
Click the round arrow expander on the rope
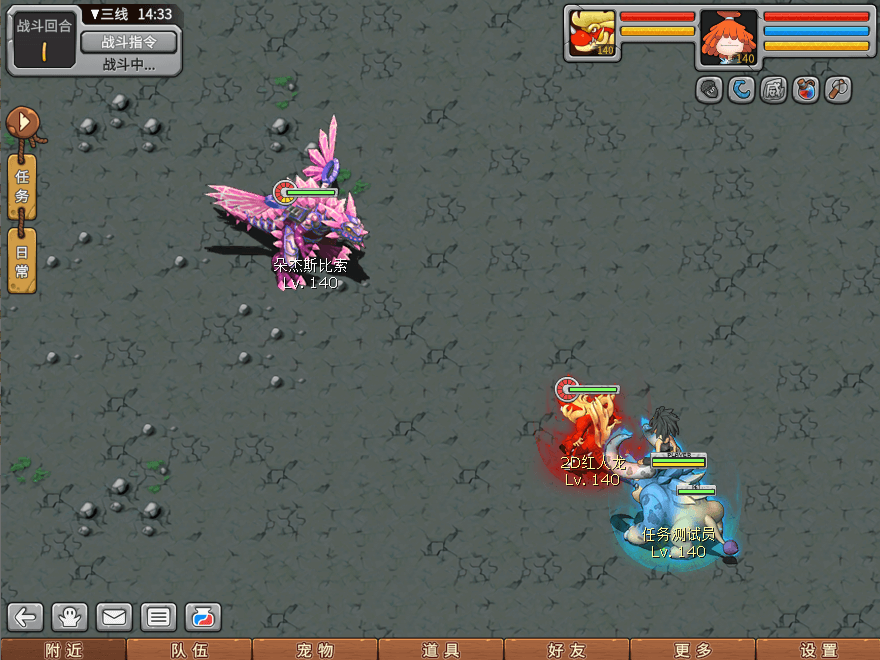(x=22, y=124)
